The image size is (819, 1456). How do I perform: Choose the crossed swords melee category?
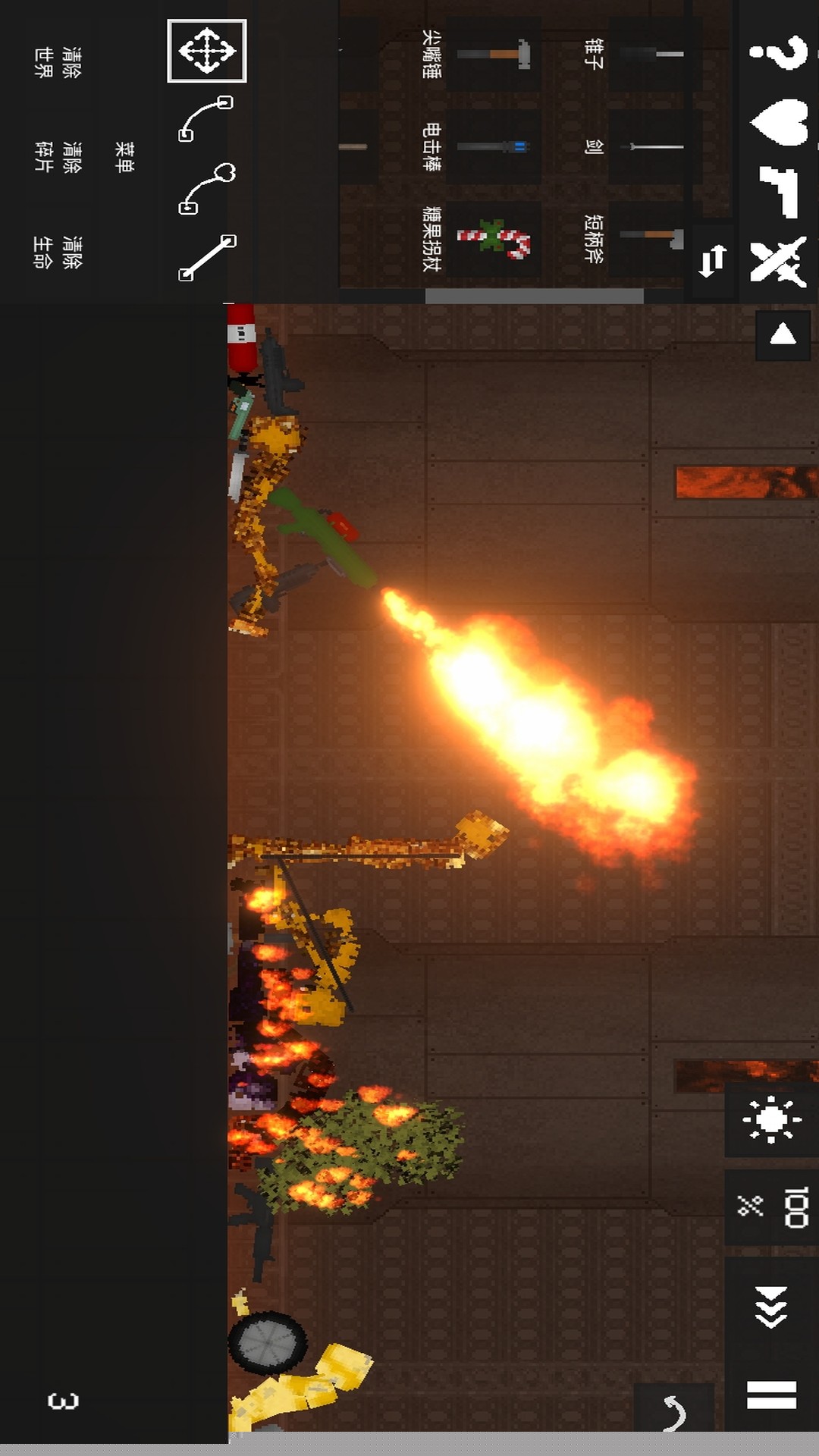coord(778,262)
